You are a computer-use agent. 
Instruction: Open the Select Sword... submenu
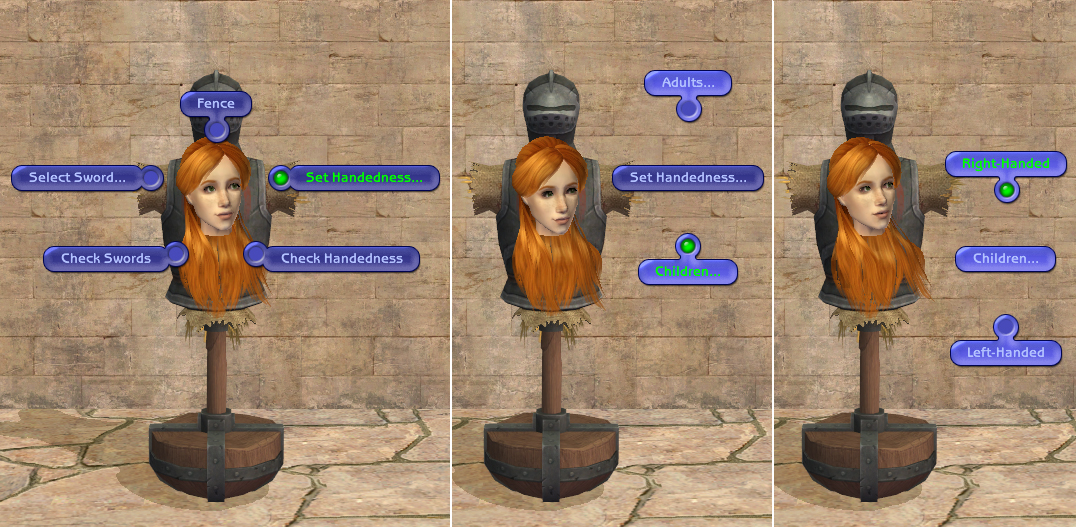point(77,178)
